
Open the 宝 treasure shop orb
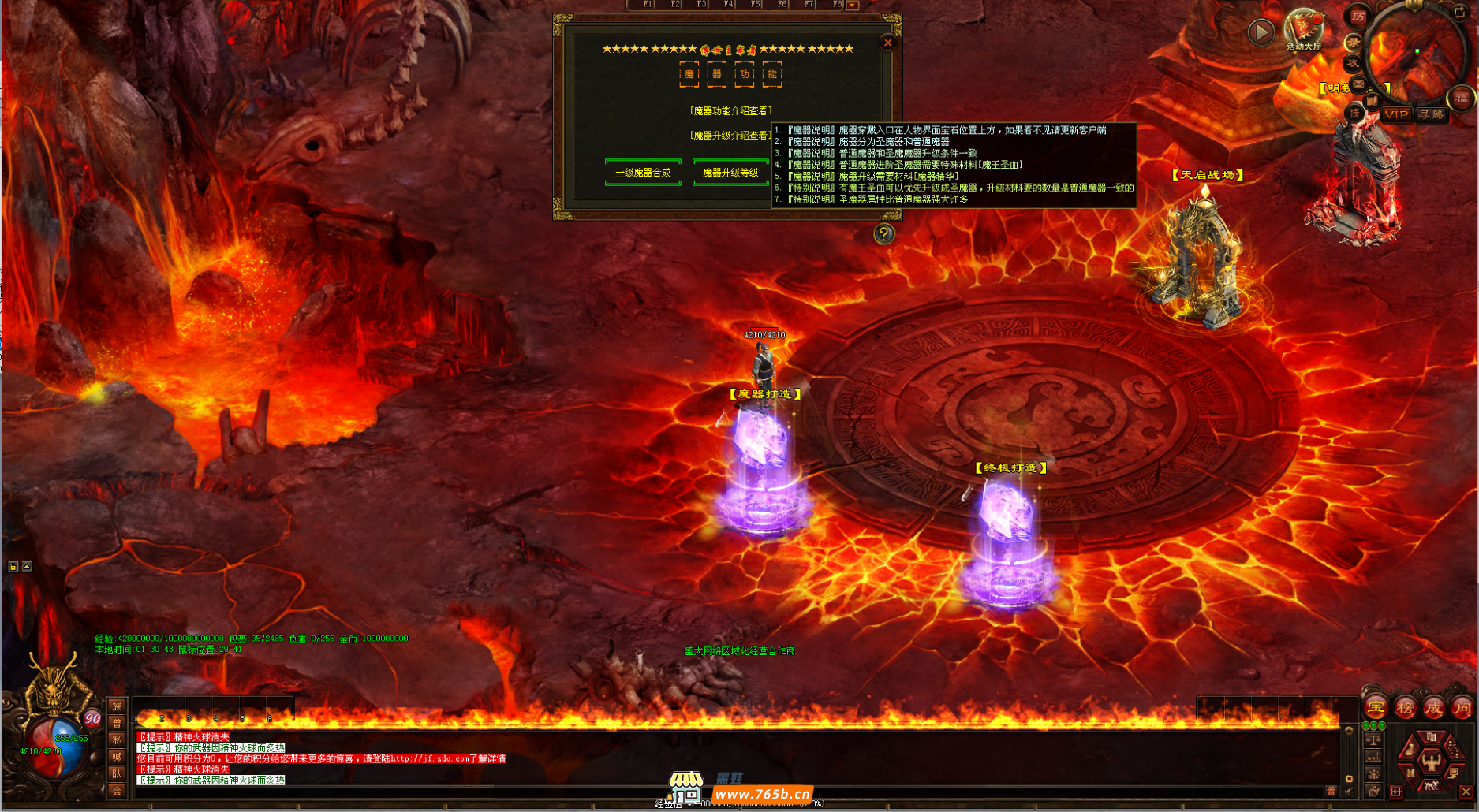pyautogui.click(x=1376, y=707)
